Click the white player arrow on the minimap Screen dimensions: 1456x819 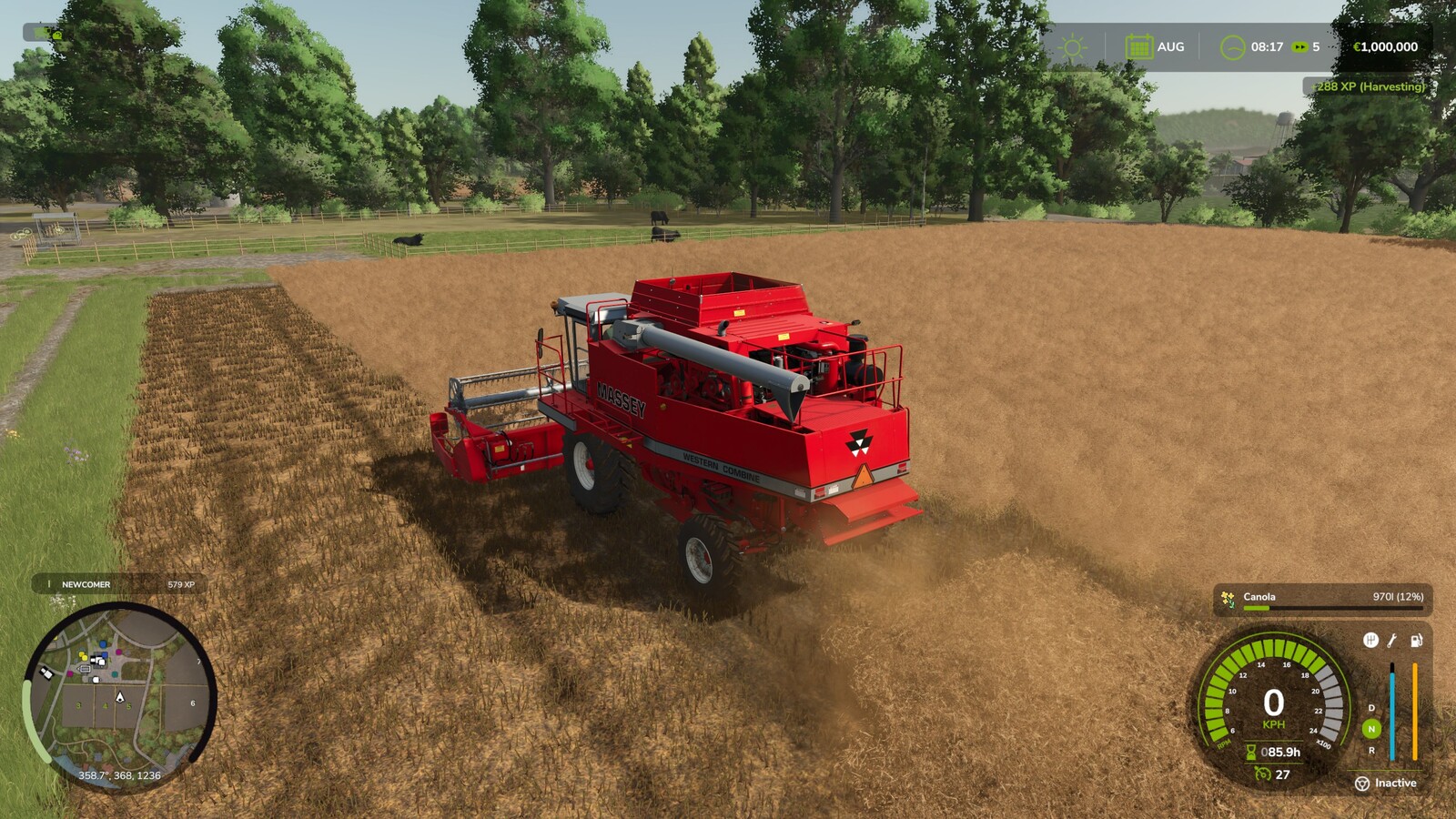pos(119,697)
